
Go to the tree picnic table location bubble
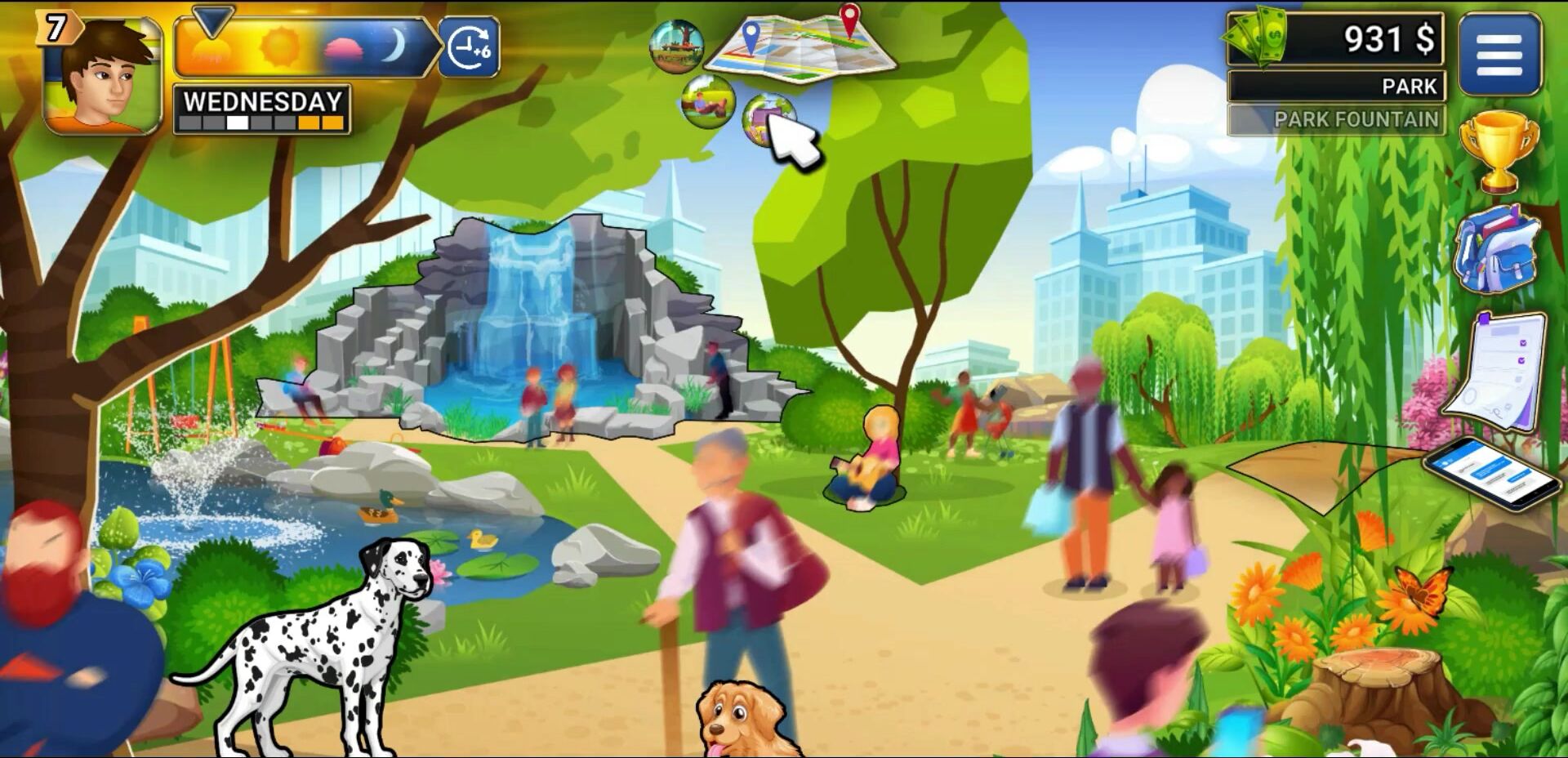tap(676, 45)
